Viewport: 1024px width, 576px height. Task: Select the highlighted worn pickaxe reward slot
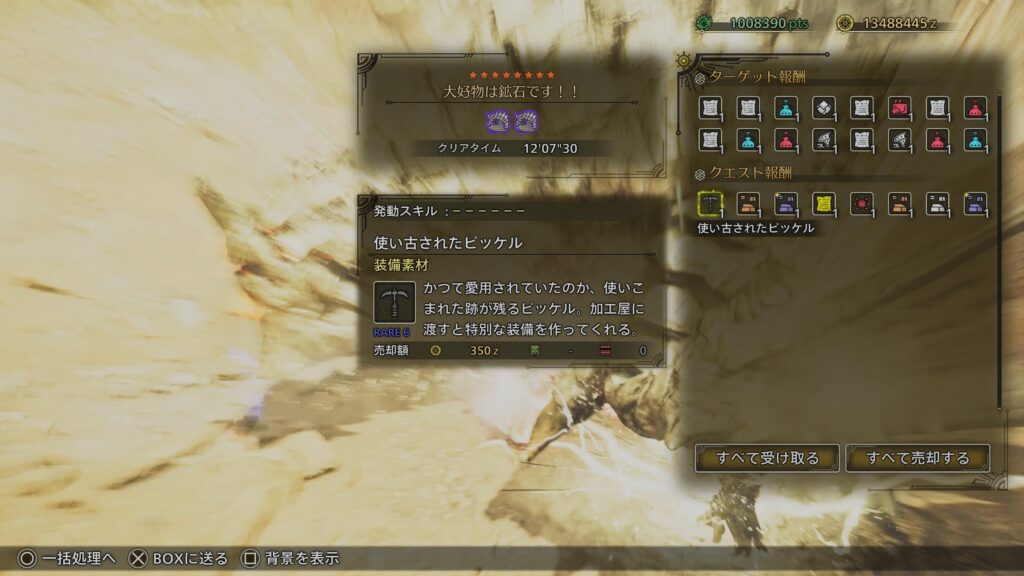(710, 204)
